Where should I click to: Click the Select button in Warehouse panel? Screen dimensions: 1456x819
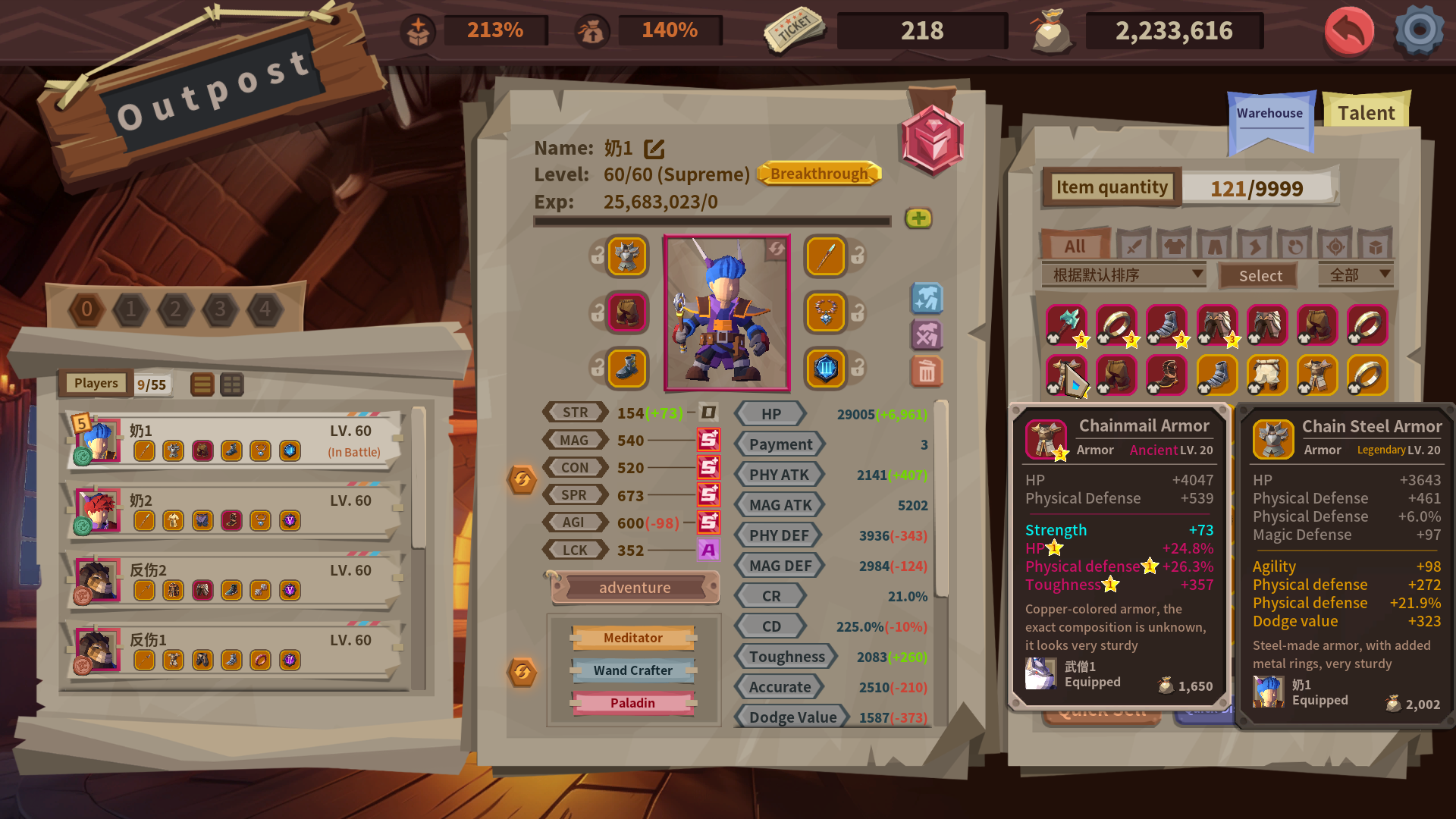coord(1258,275)
